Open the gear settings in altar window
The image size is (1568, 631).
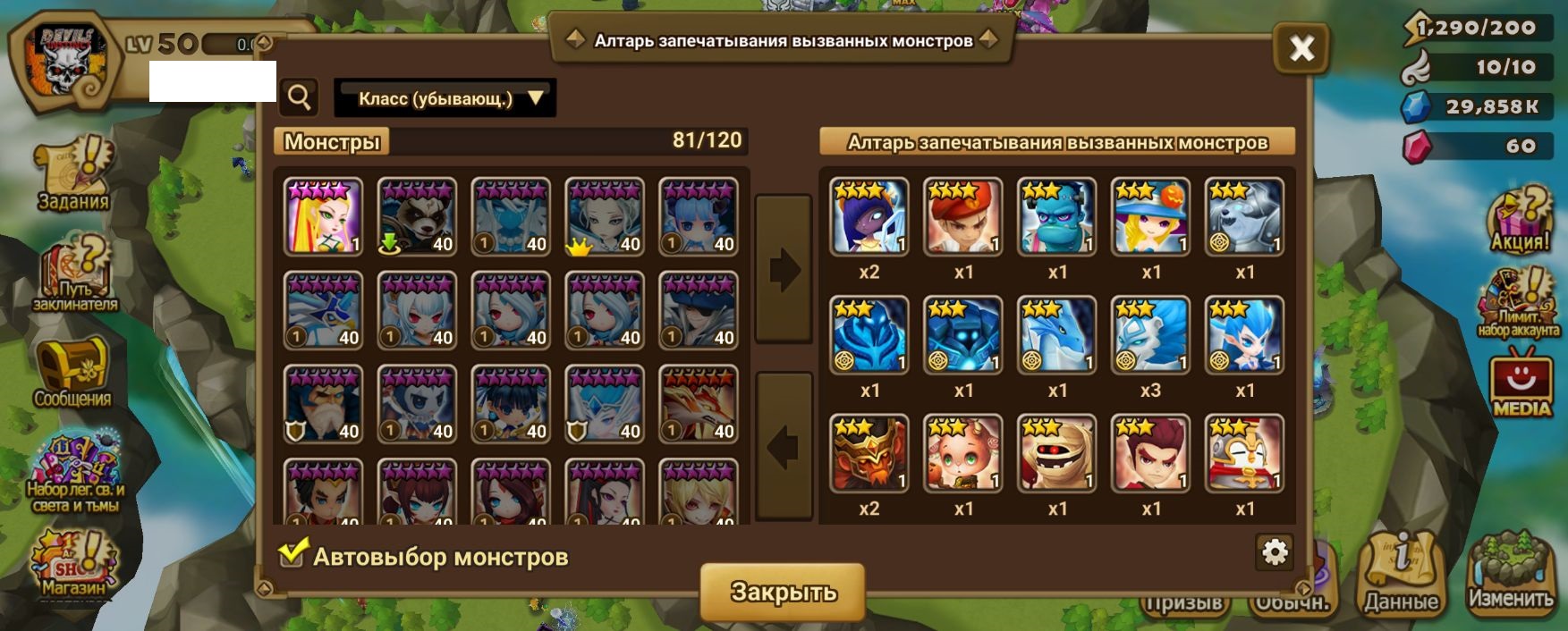coord(1274,552)
